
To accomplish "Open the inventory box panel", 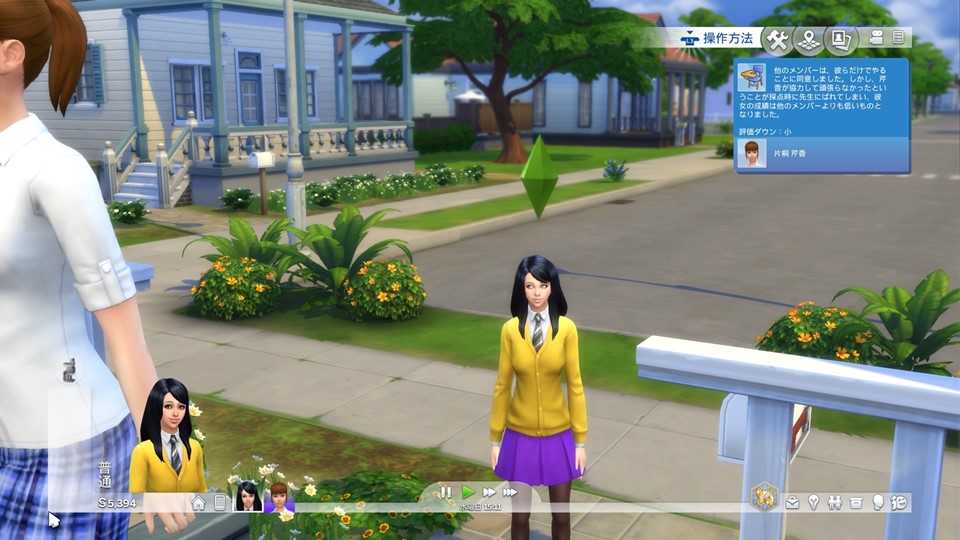I will tap(856, 502).
